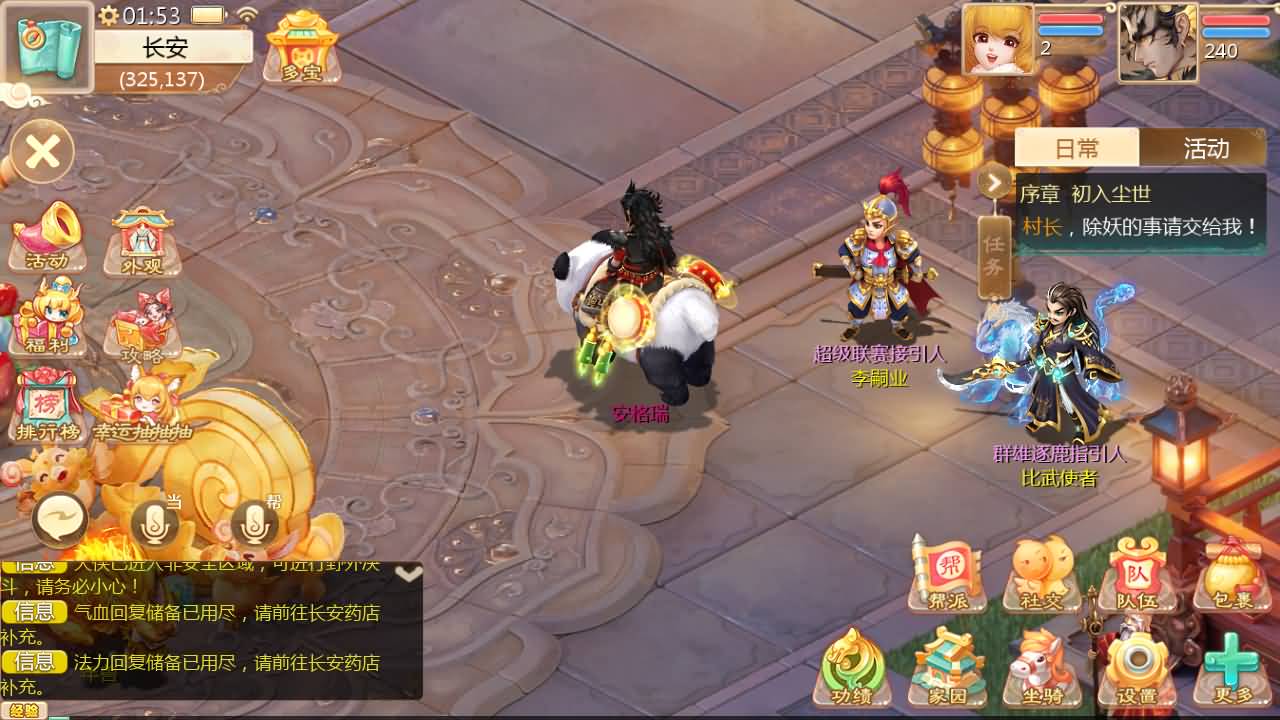Open the 幸运抽抽抽 lucky draw
This screenshot has height=720, width=1280.
click(142, 407)
